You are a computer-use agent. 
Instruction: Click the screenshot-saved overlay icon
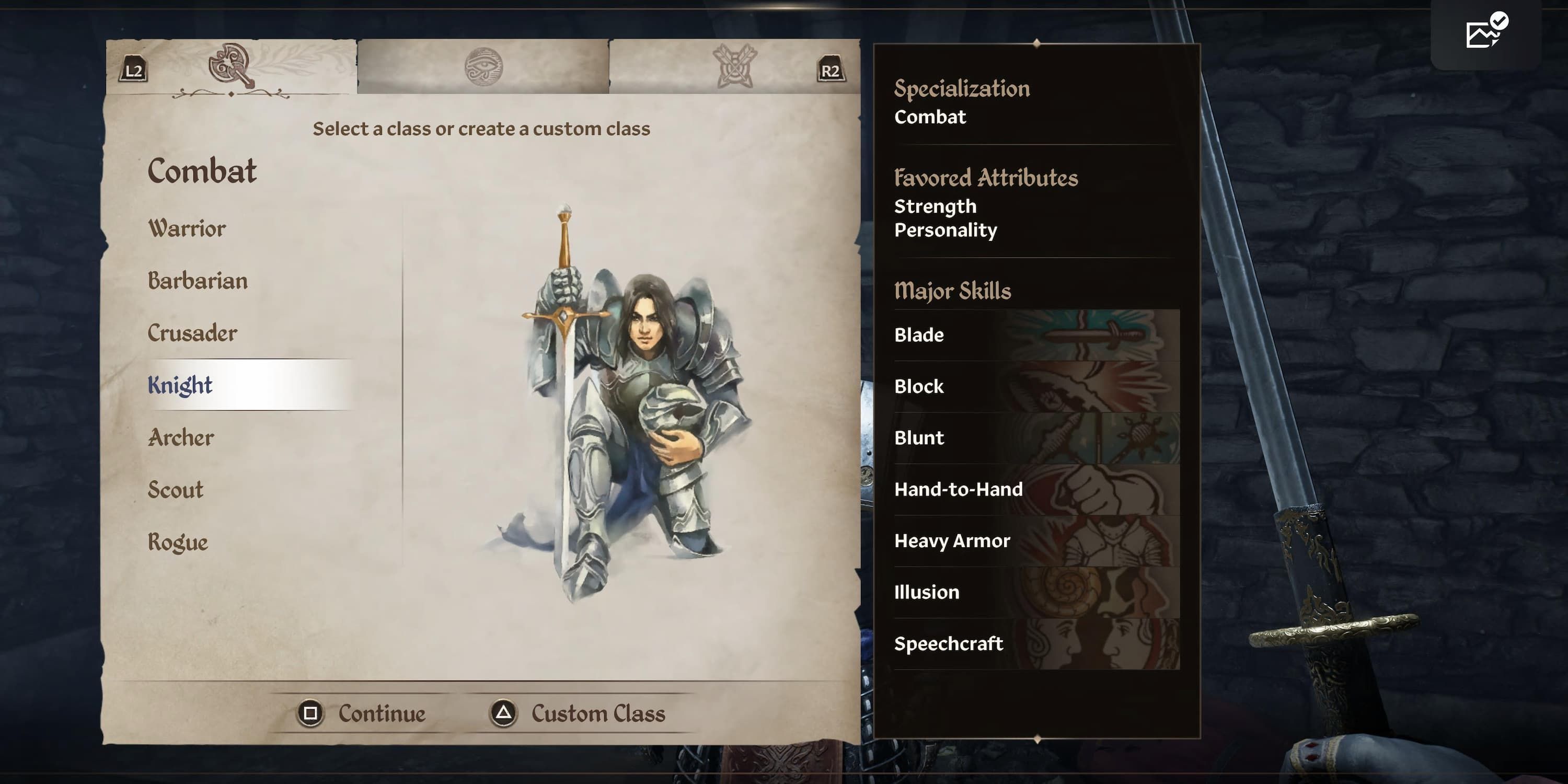click(1486, 32)
